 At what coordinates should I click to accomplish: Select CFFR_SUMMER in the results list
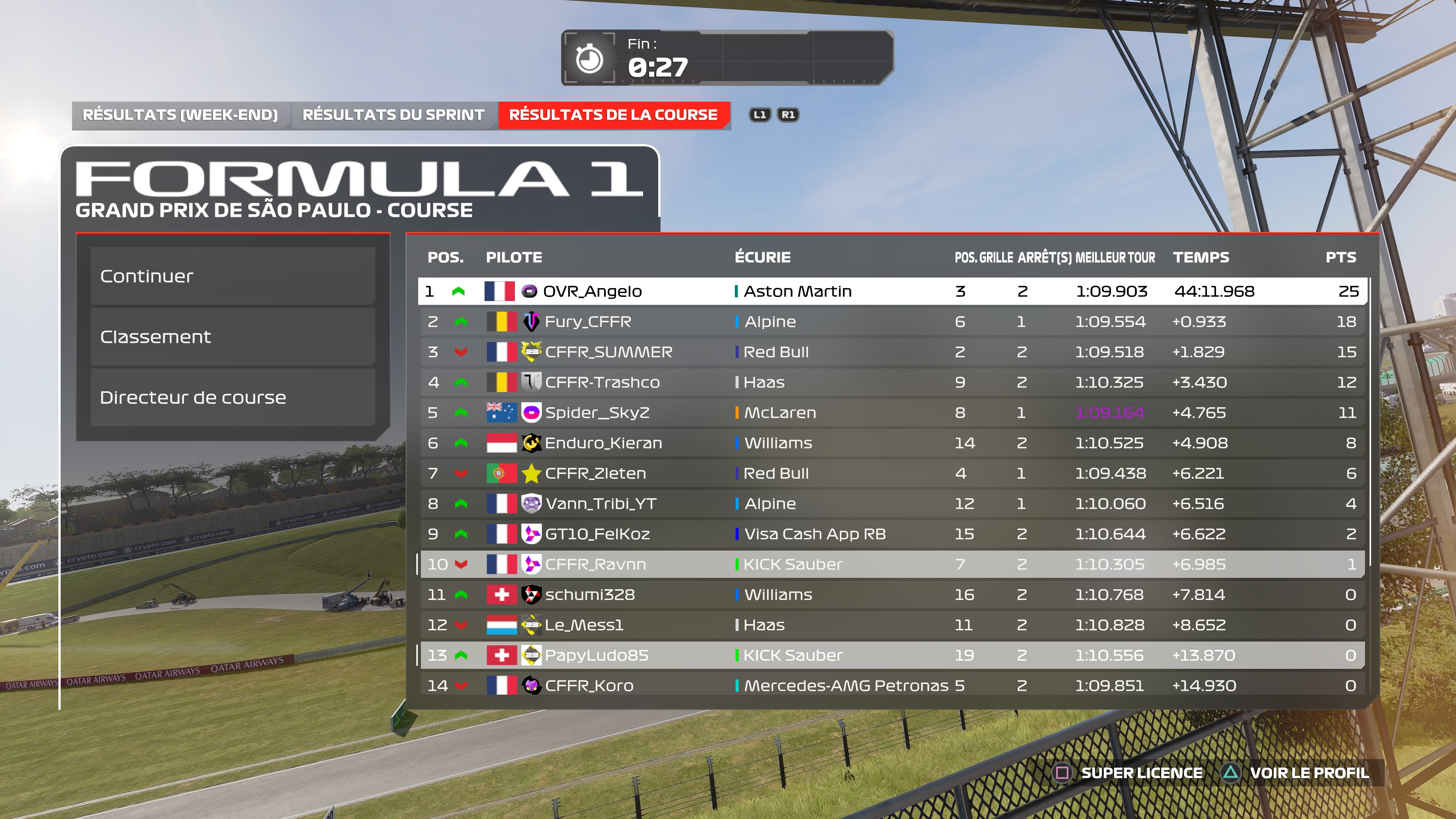[891, 352]
